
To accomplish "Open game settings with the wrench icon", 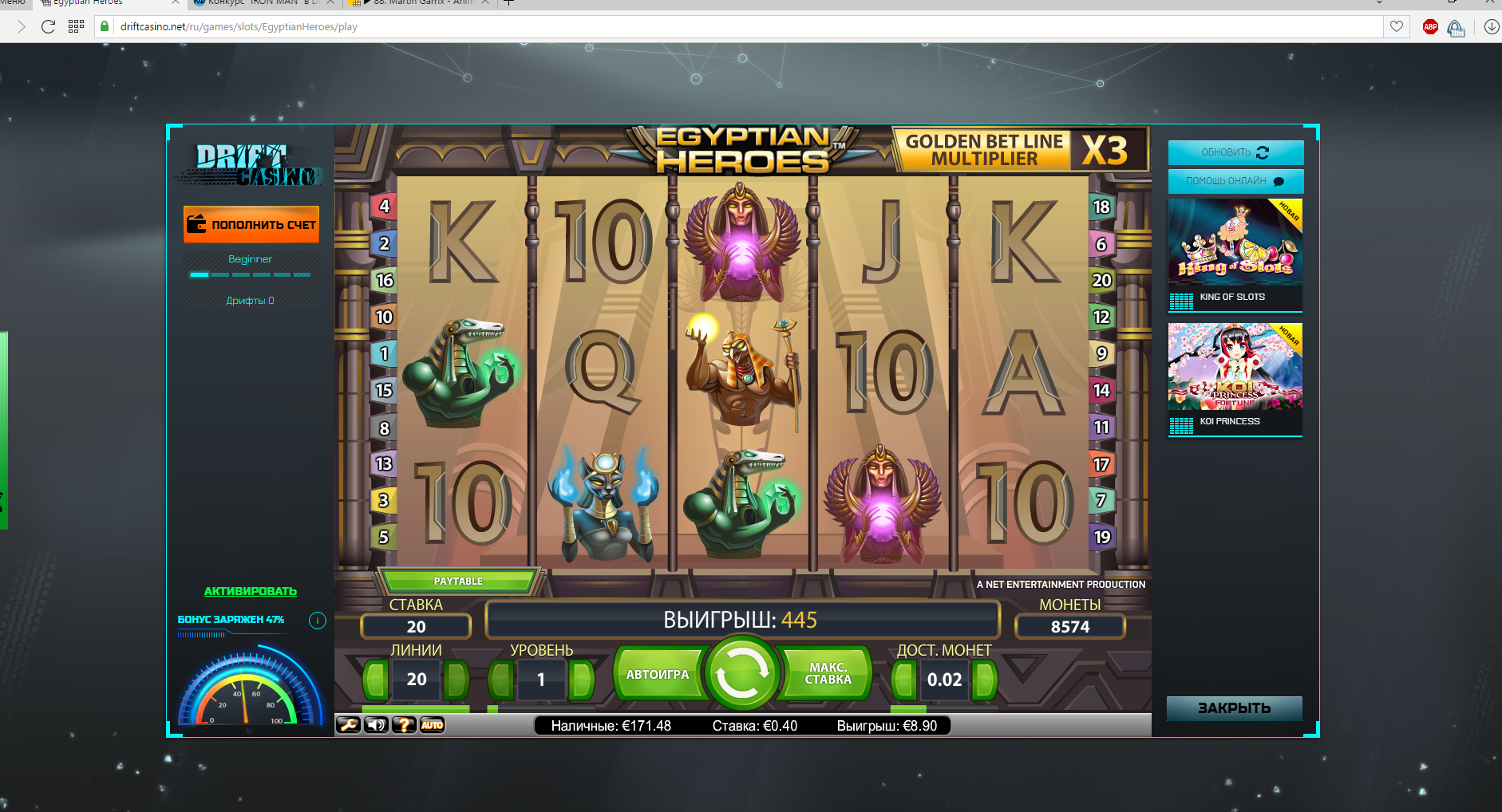I will point(348,725).
